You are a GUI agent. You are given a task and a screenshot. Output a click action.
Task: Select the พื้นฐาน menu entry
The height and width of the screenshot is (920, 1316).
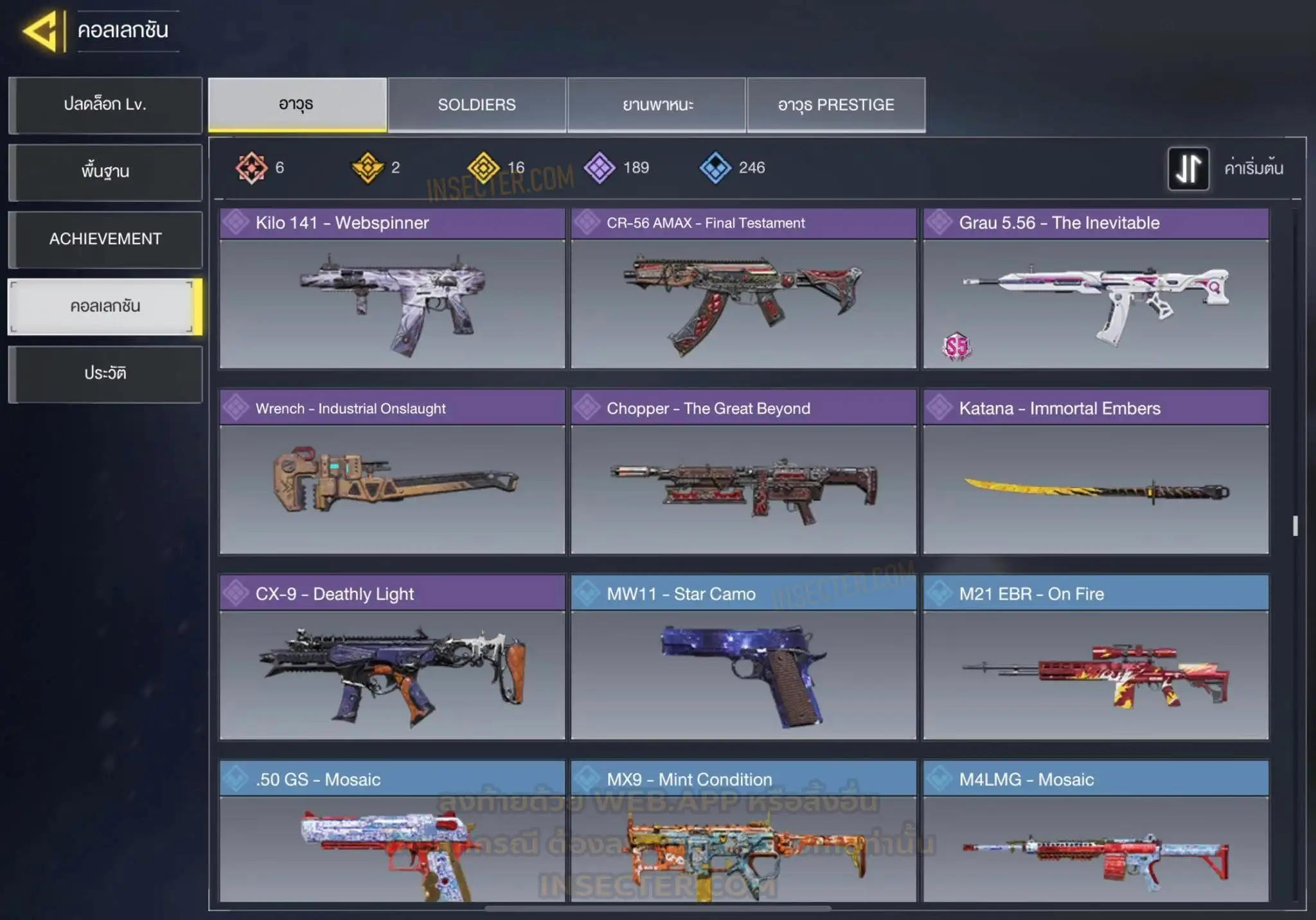105,172
